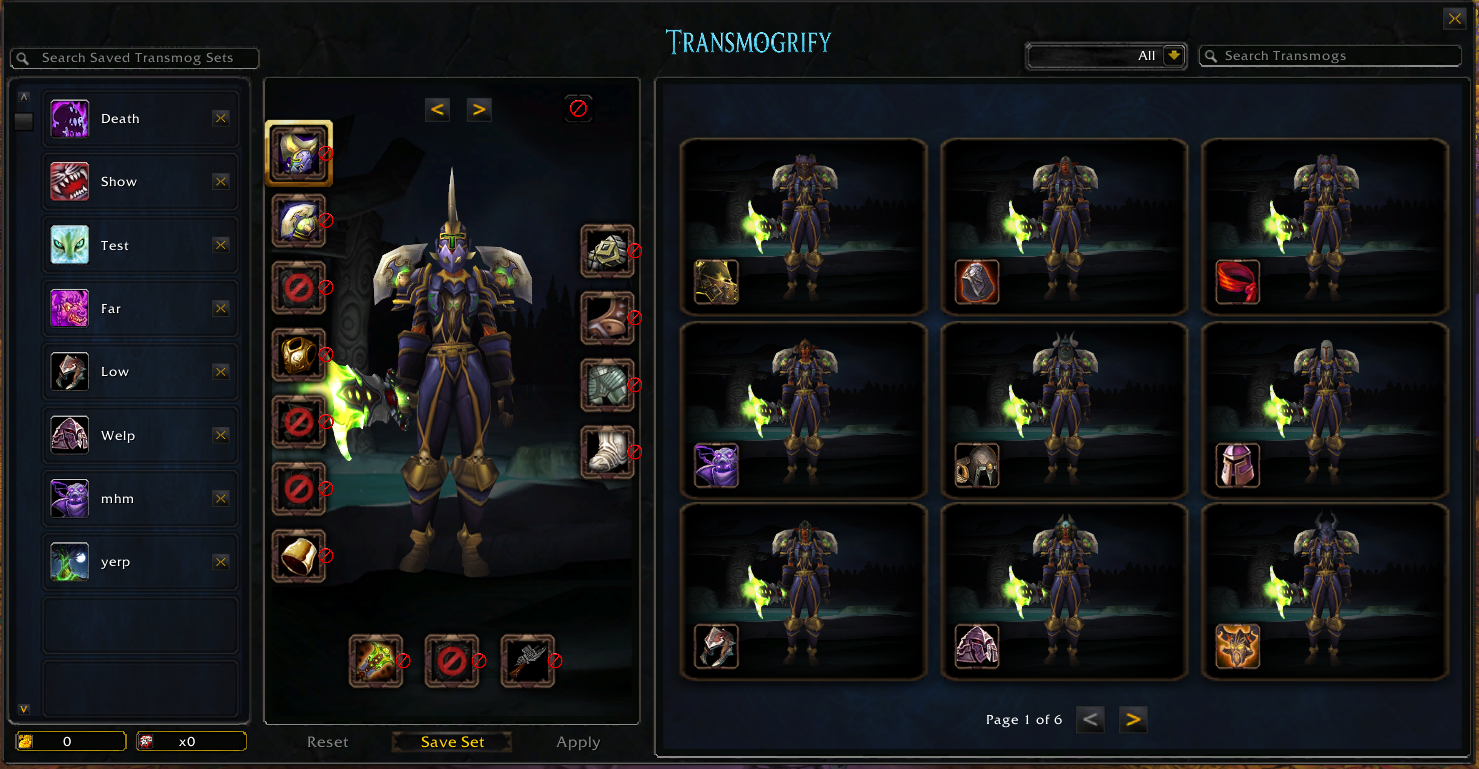Delete the yerp saved set
Screen dimensions: 1479x769
(x=221, y=562)
